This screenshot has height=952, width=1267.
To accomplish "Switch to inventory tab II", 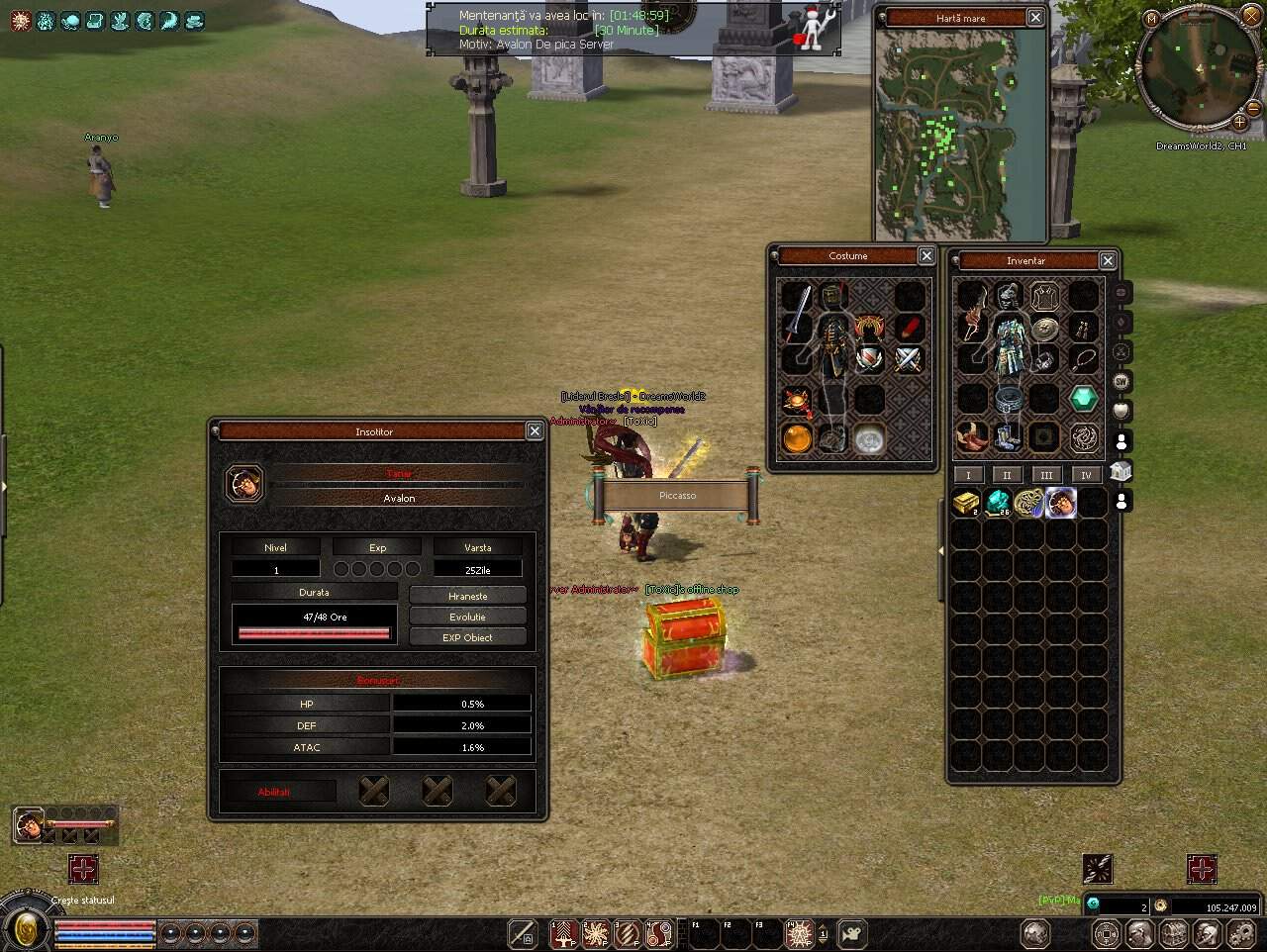I will click(x=1007, y=475).
